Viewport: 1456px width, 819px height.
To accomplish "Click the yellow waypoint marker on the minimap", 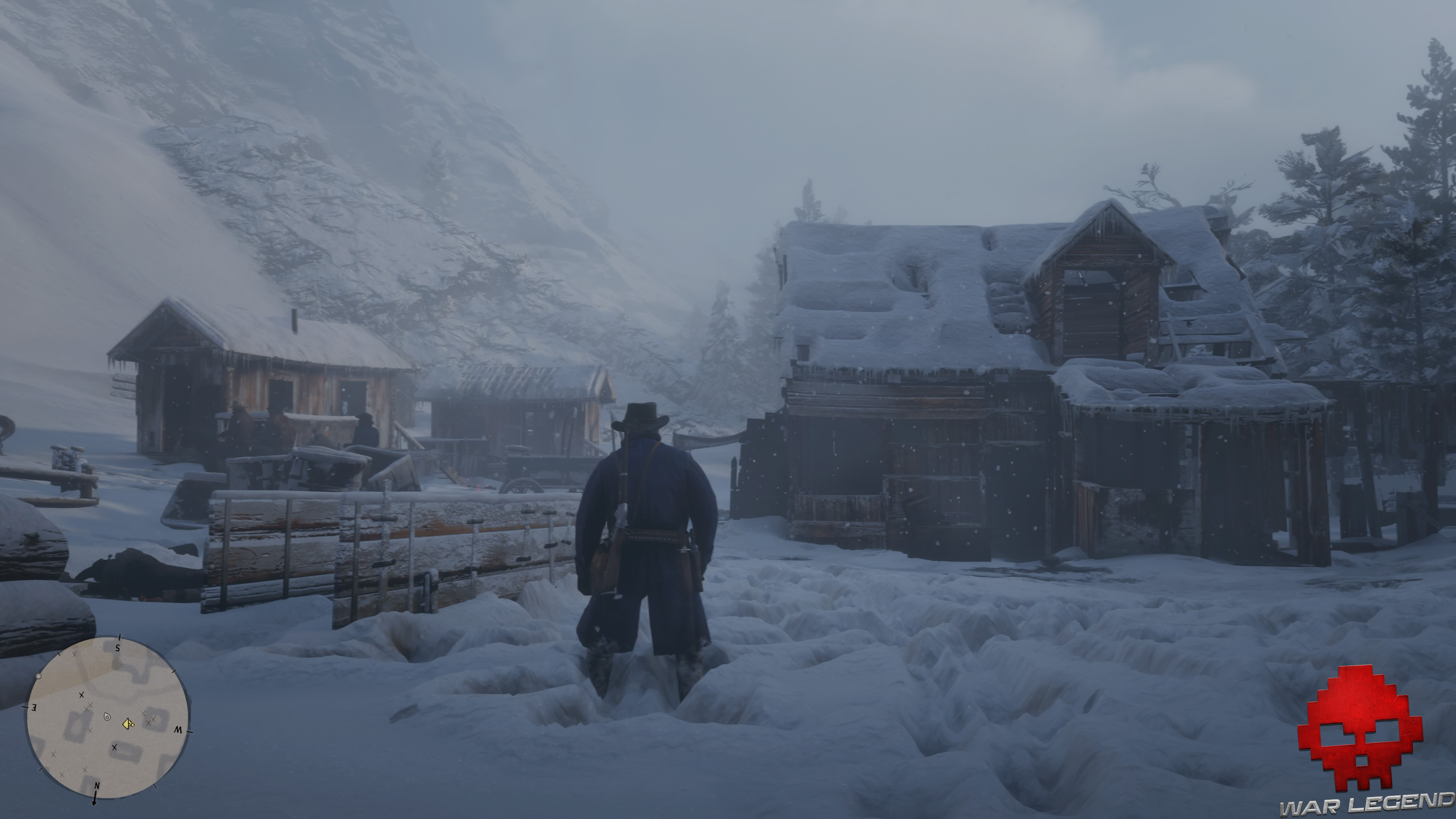I will (128, 725).
